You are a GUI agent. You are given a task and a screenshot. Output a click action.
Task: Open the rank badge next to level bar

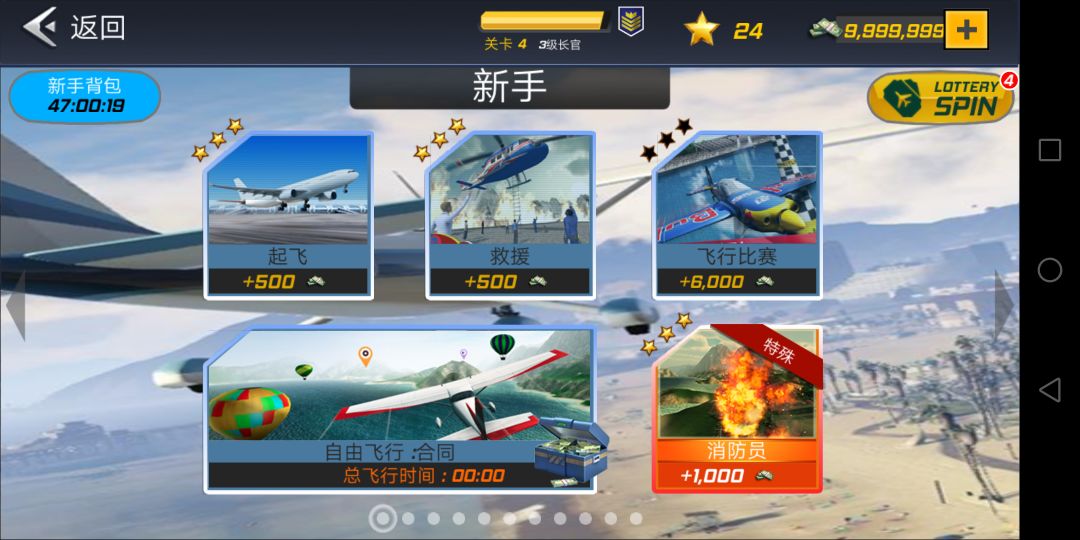coord(631,22)
